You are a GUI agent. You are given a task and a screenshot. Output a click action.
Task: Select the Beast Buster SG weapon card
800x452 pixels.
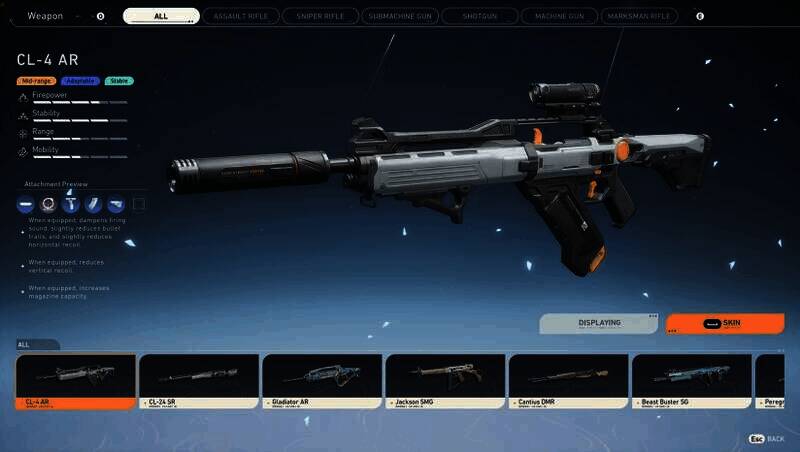tap(691, 381)
